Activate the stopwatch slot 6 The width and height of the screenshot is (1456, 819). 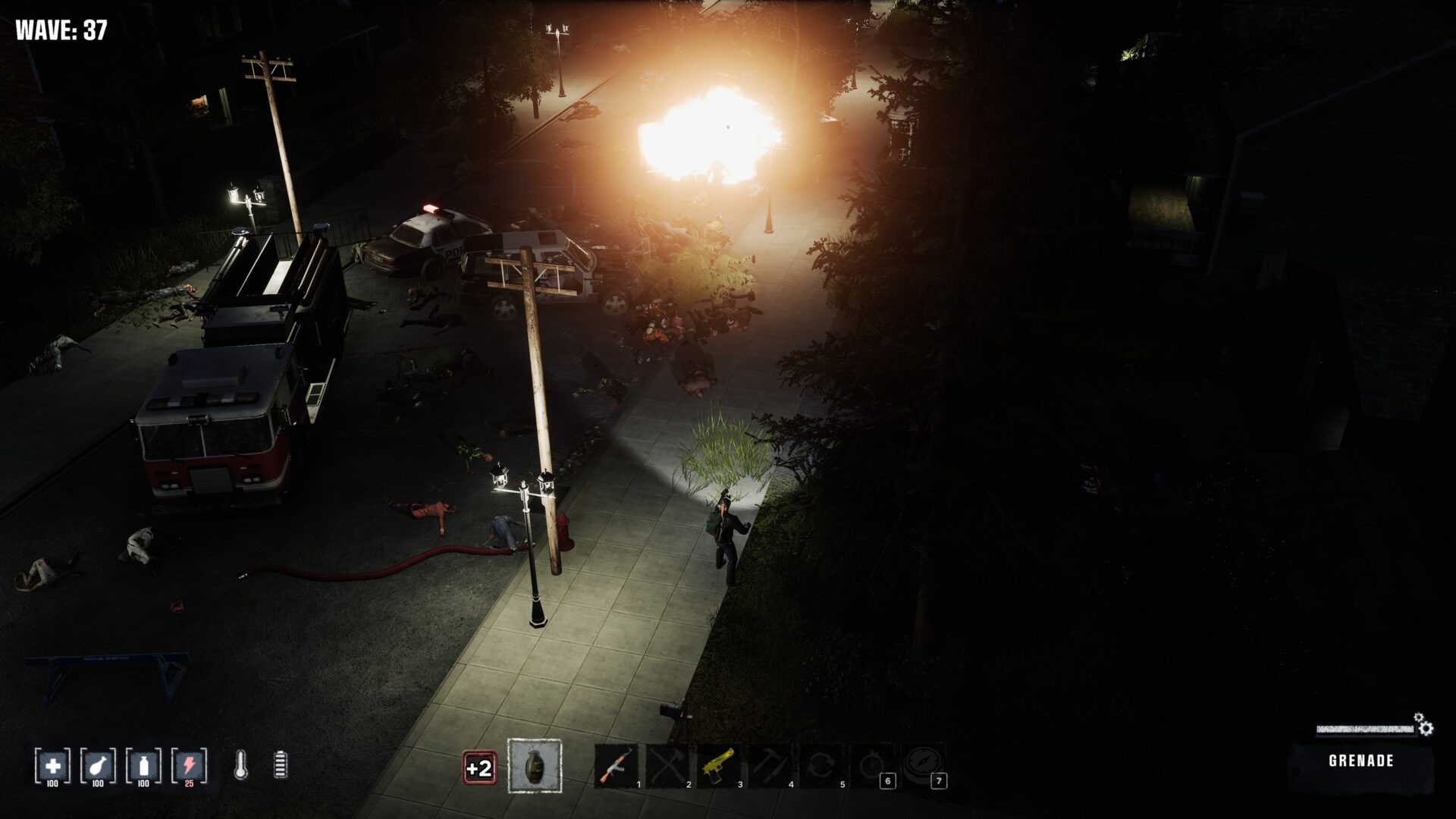pyautogui.click(x=872, y=766)
